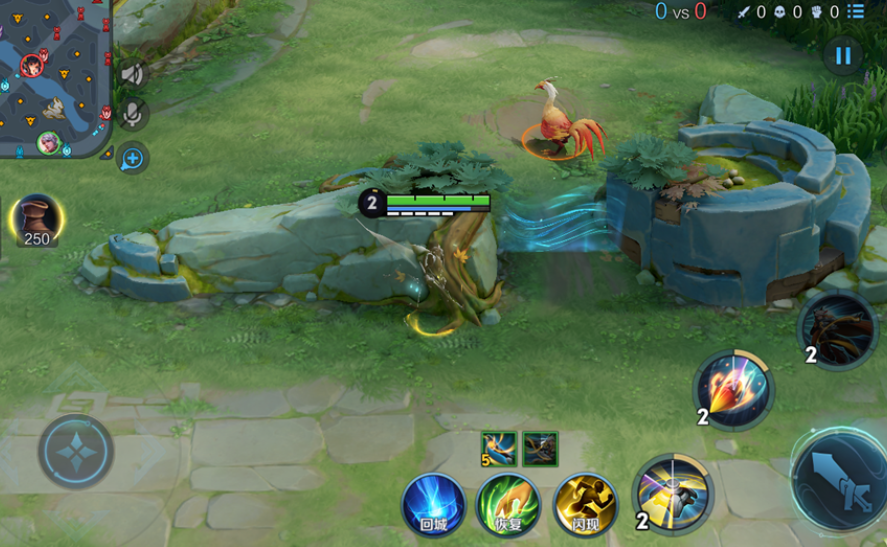Buy the recommended boots for 250 gold
The image size is (887, 547).
tap(37, 219)
